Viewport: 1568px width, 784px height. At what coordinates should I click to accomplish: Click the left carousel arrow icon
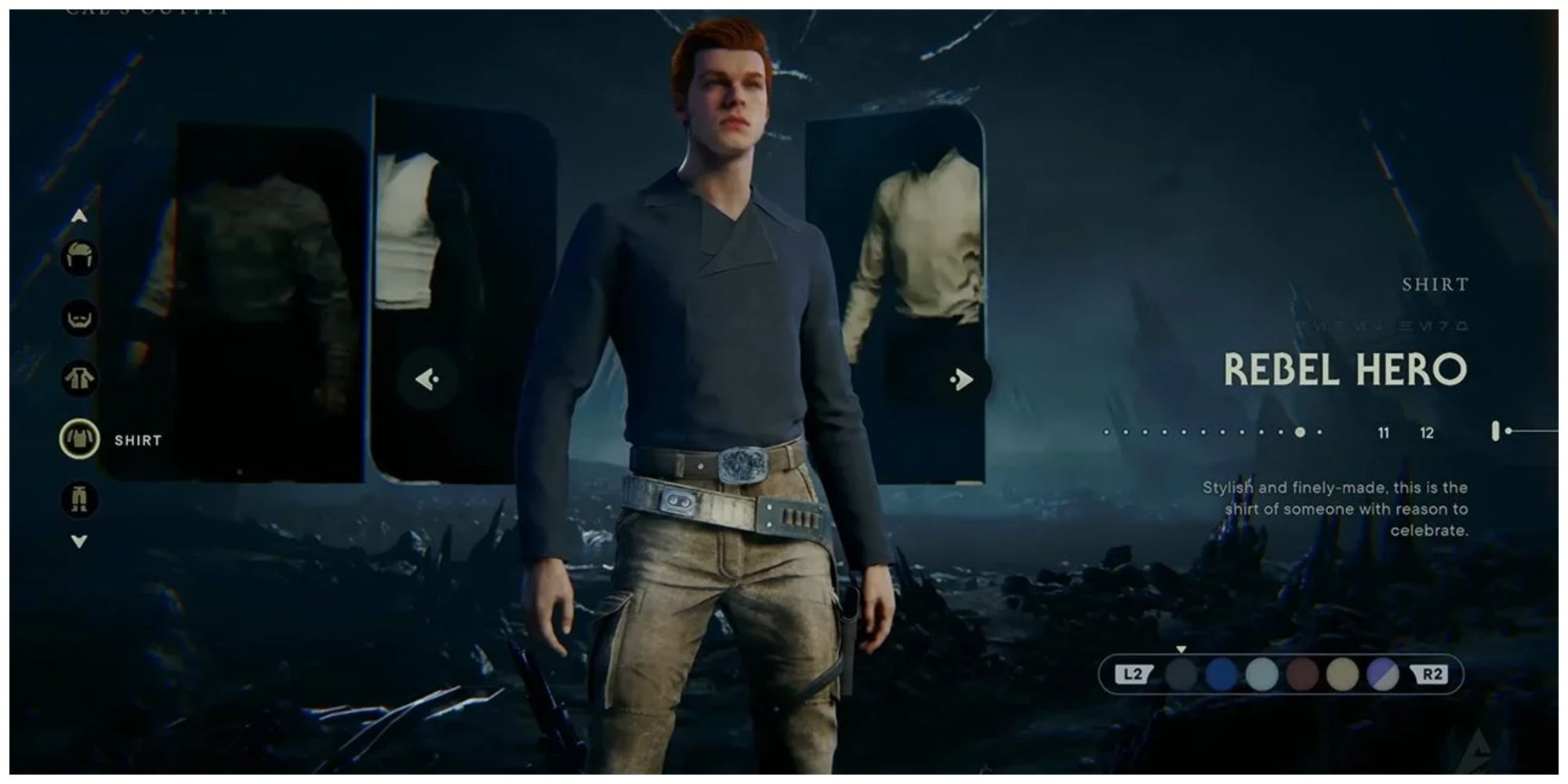point(426,378)
